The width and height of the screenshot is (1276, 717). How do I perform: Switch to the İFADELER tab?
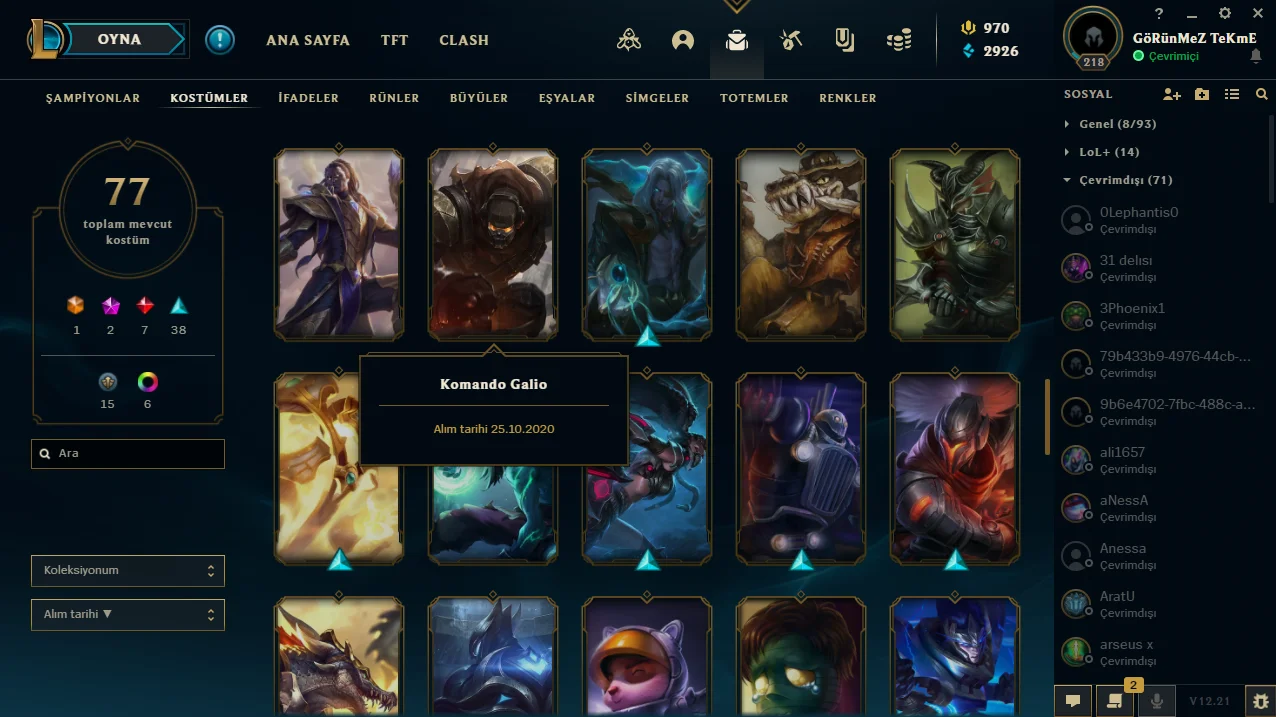click(x=308, y=98)
